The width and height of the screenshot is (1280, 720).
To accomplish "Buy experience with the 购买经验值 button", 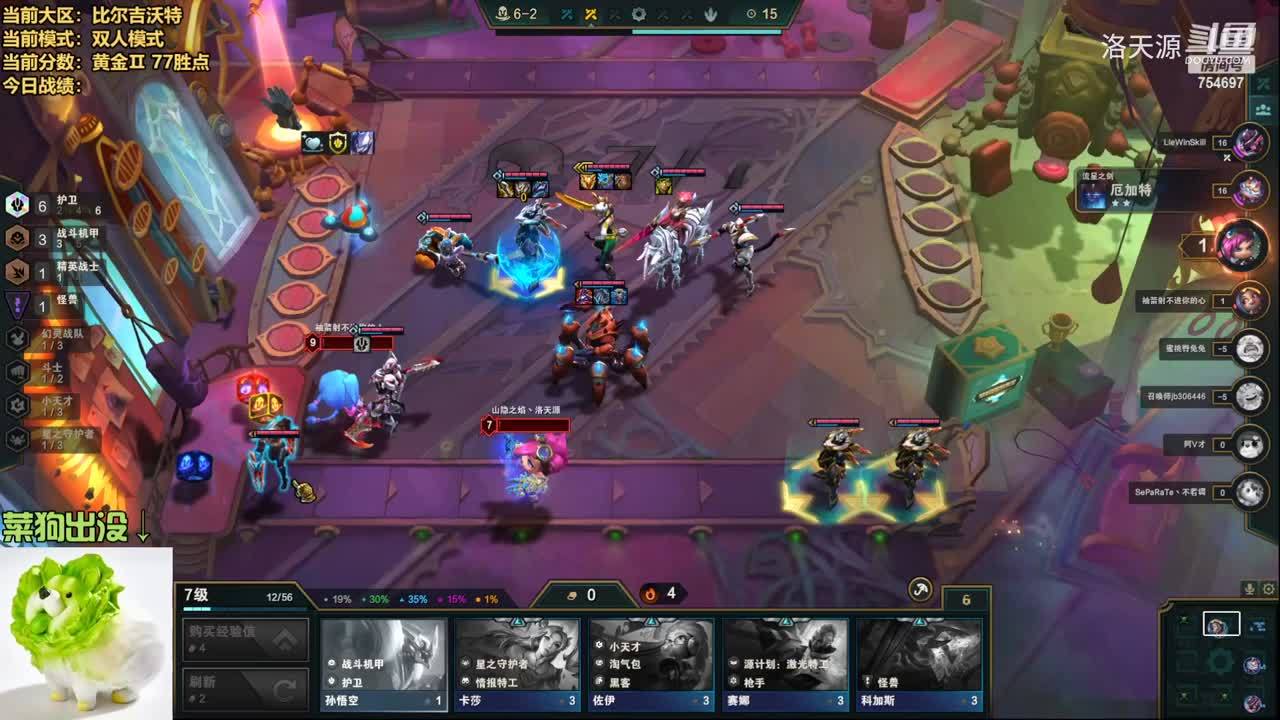I will 246,639.
